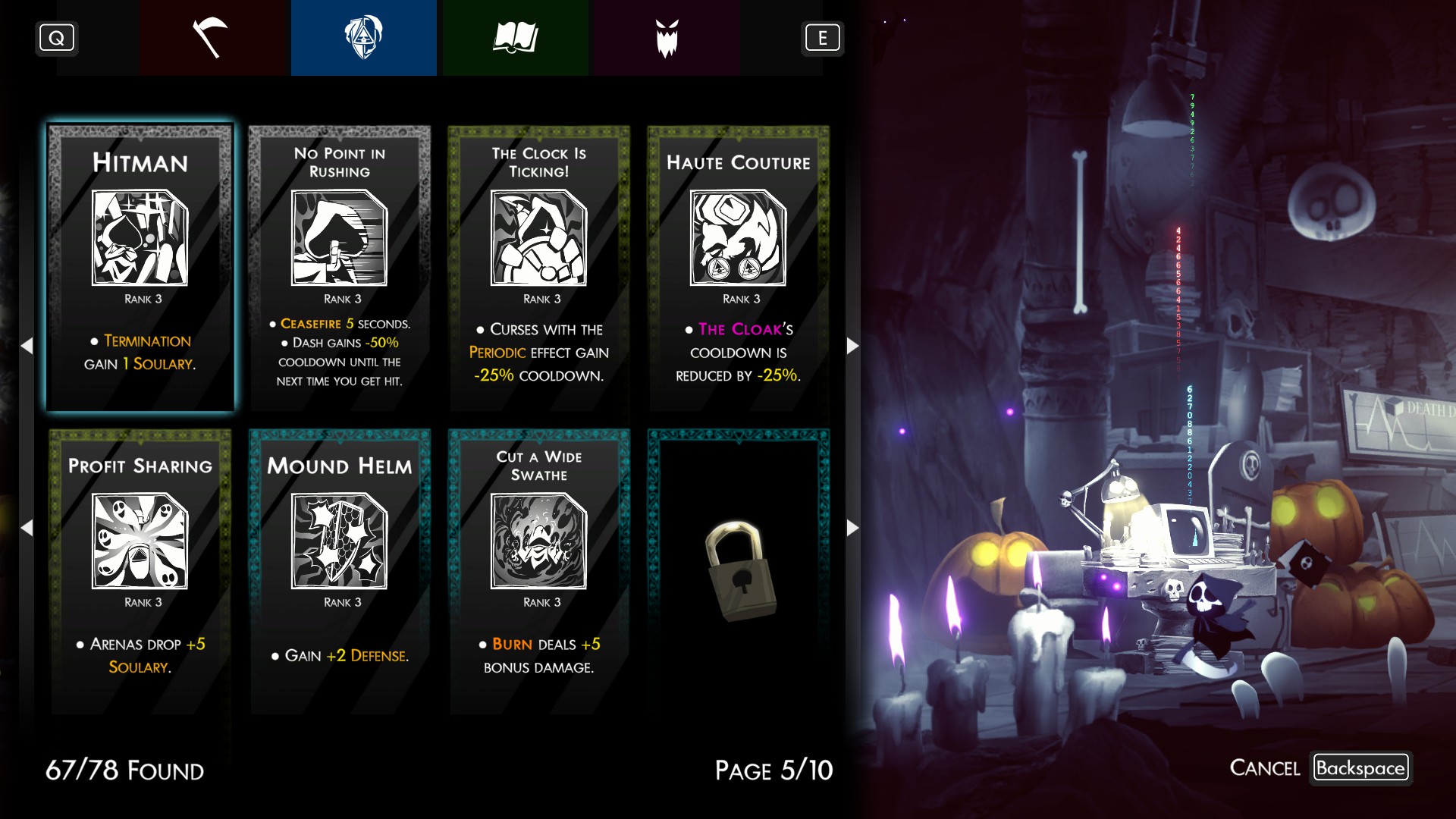Open the cloak curses tab
Image resolution: width=1456 pixels, height=819 pixels.
(363, 38)
